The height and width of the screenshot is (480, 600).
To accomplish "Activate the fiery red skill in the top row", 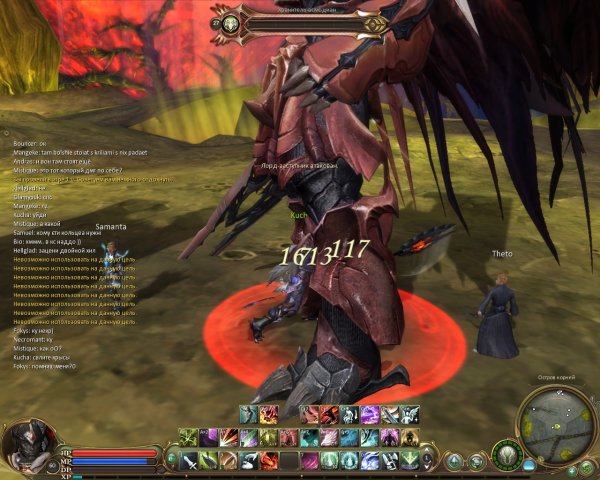I will tap(268, 414).
